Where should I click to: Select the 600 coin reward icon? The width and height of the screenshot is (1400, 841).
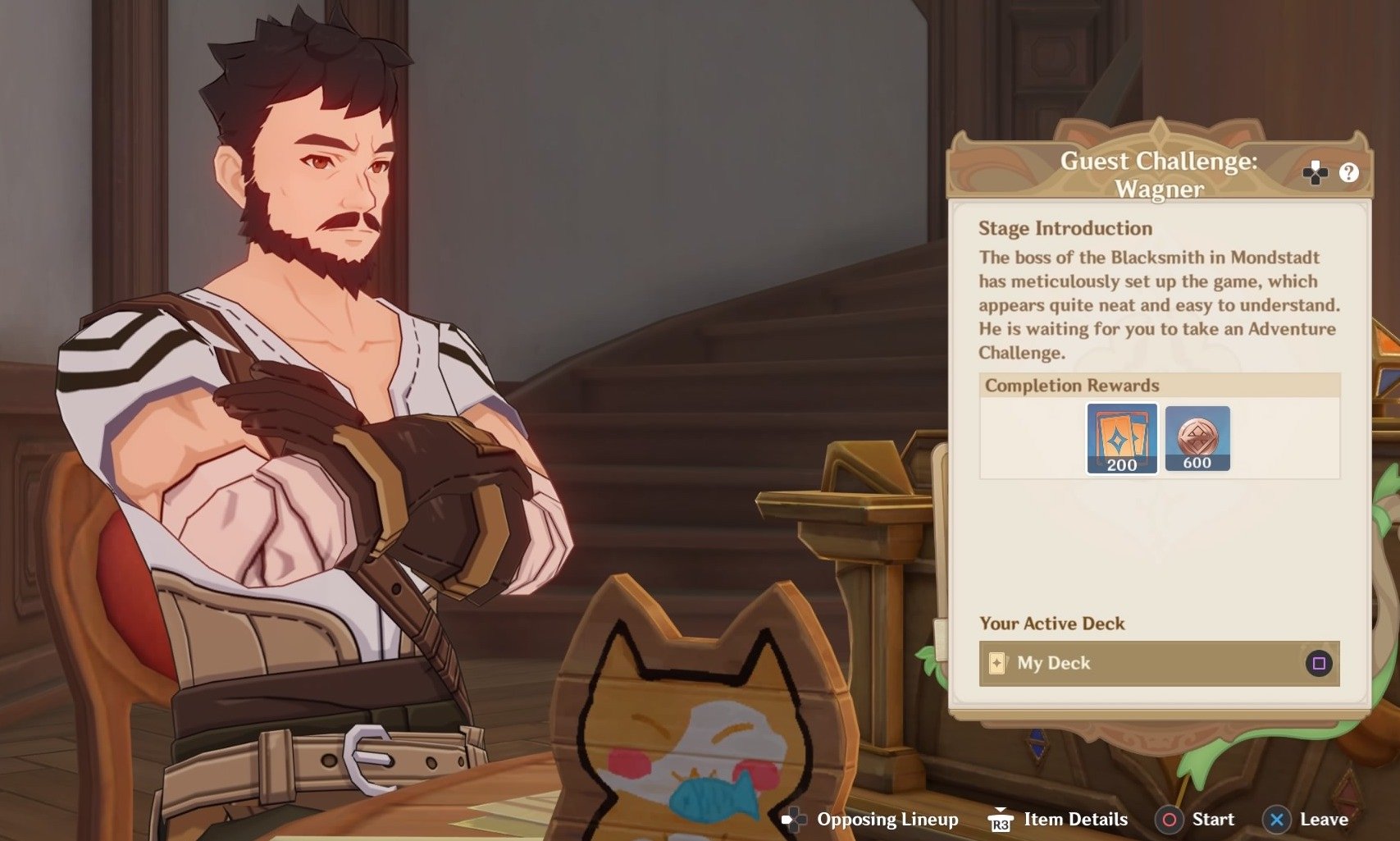[x=1197, y=438]
